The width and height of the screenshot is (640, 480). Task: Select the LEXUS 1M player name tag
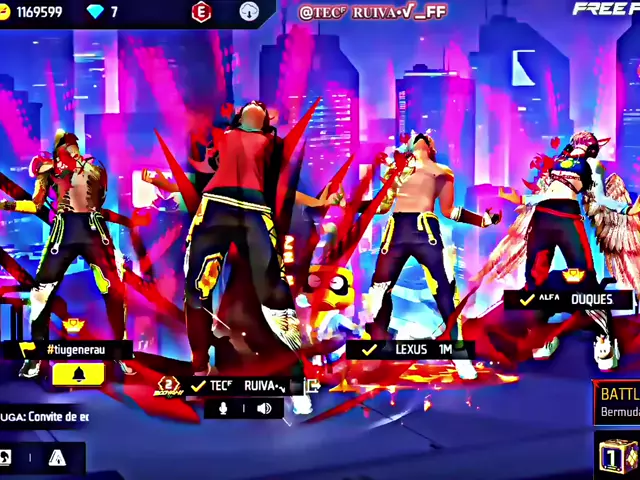tap(410, 350)
